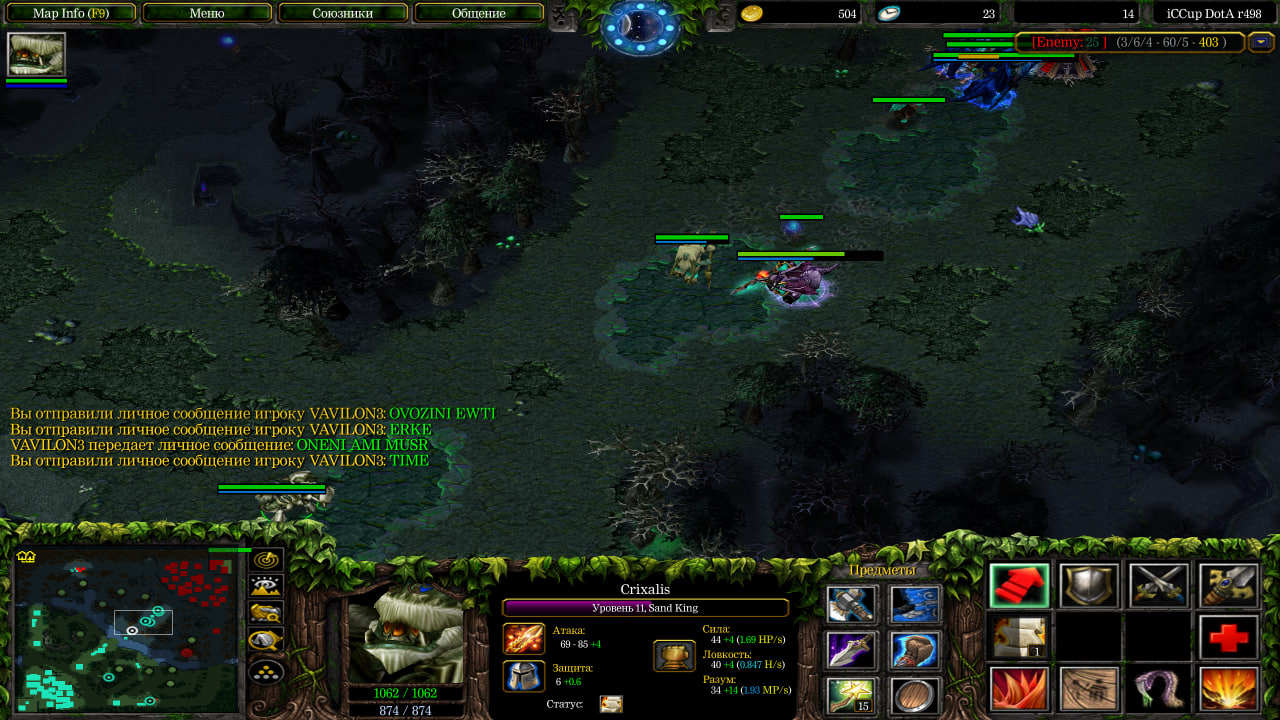Activate the red spikes Burrowstrike ability

coord(1019,690)
